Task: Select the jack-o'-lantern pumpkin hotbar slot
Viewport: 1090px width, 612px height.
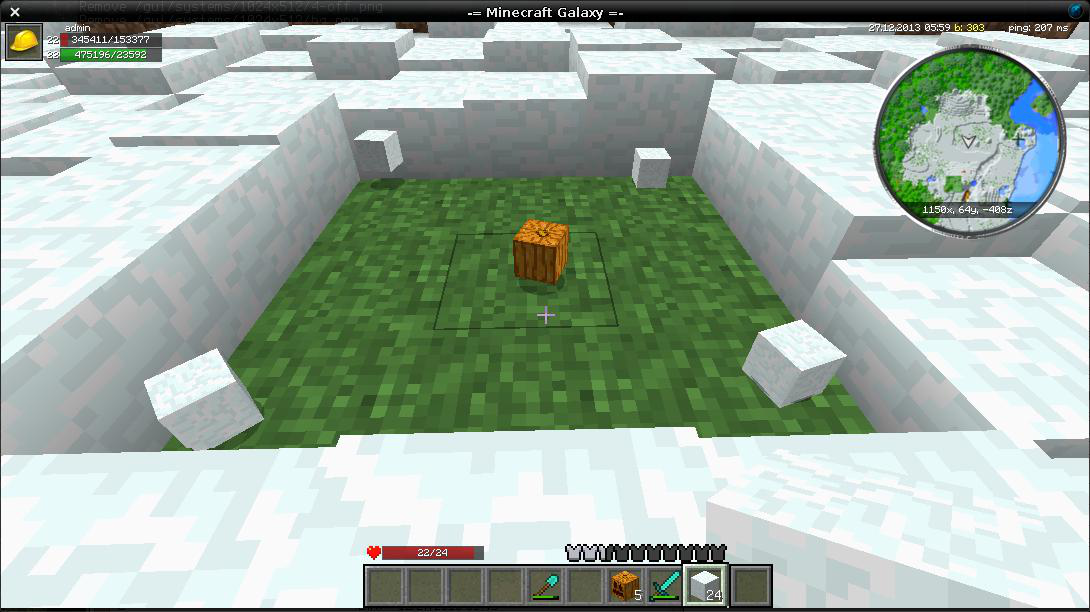Action: tap(625, 585)
